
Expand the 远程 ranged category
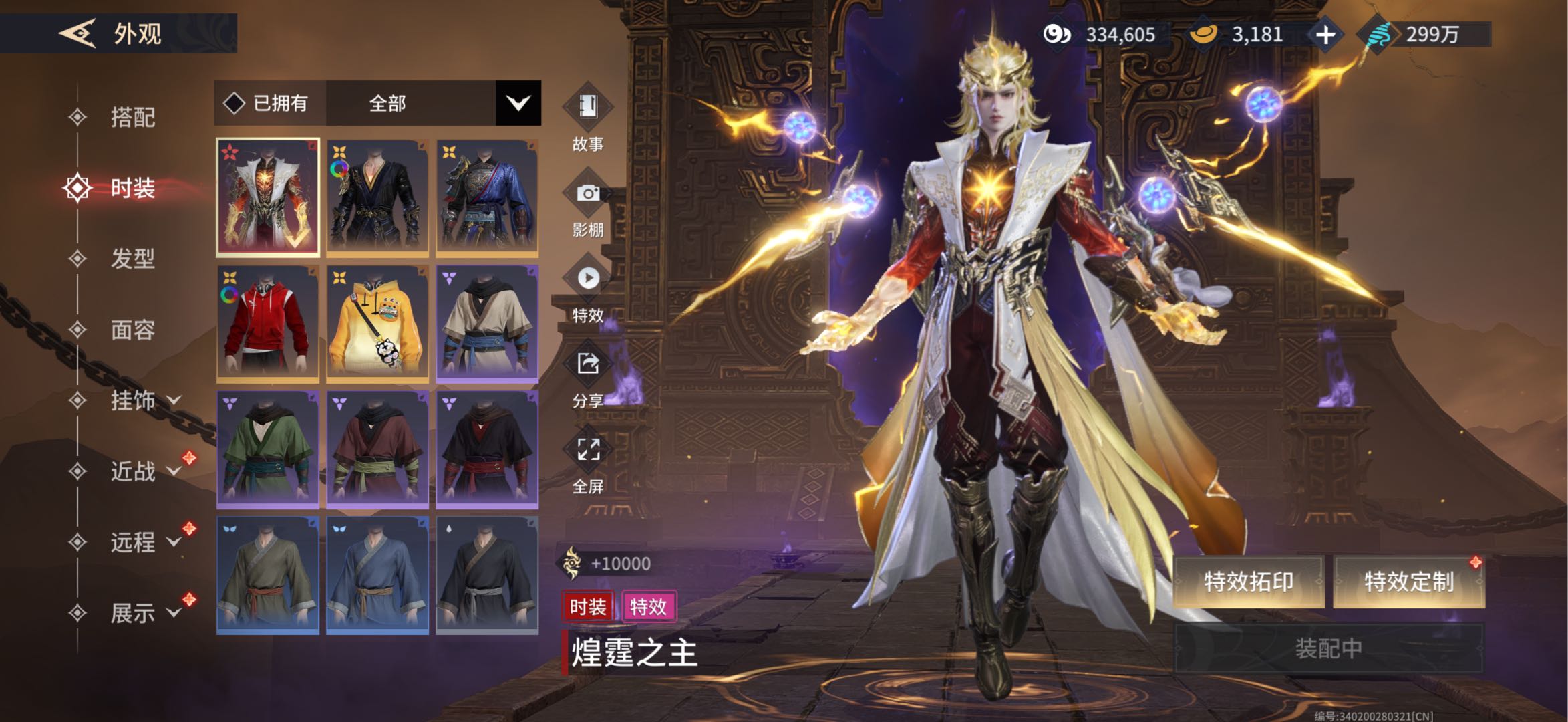pos(144,542)
